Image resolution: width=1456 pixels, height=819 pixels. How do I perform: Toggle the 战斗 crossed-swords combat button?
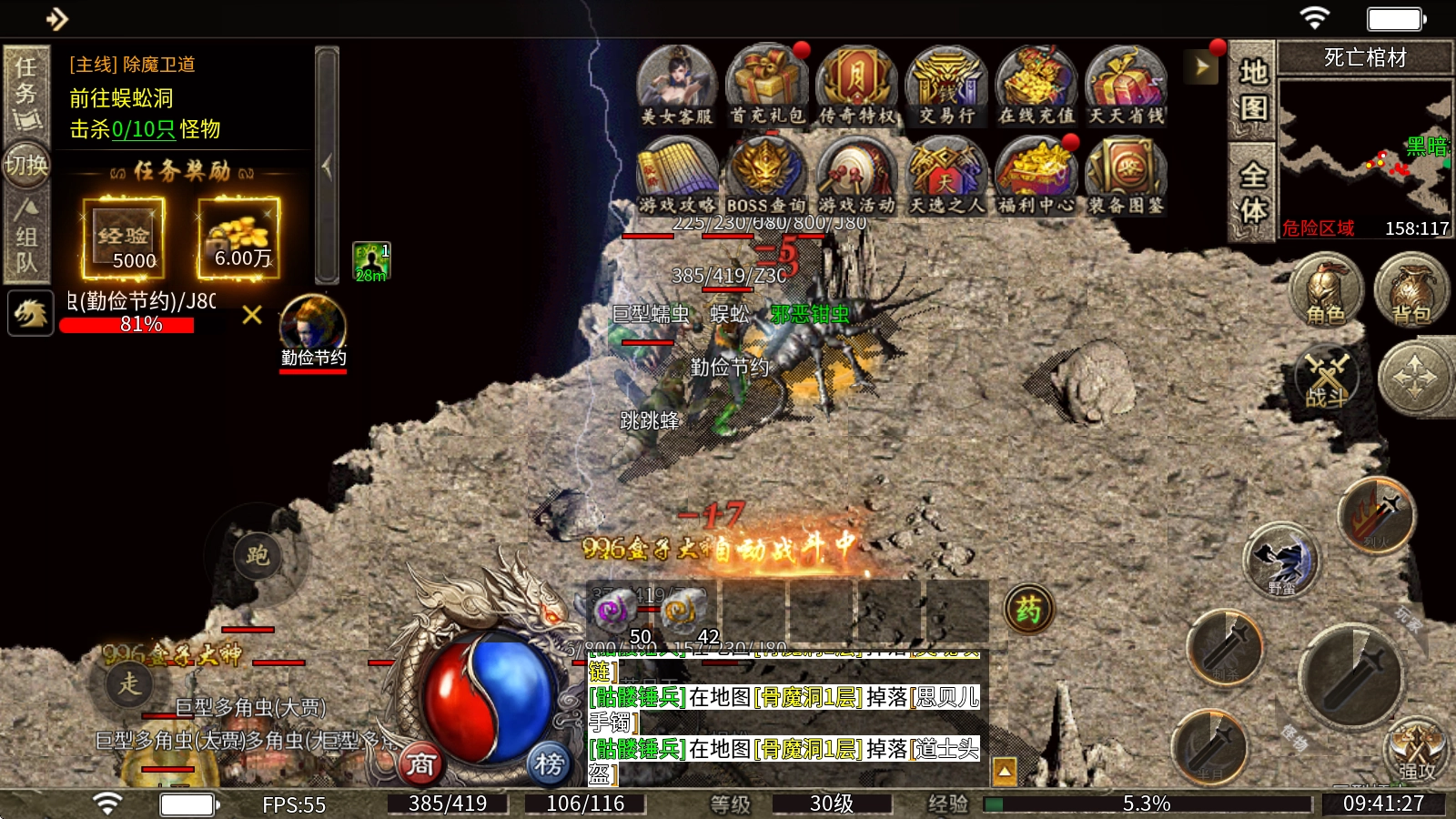pos(1327,376)
